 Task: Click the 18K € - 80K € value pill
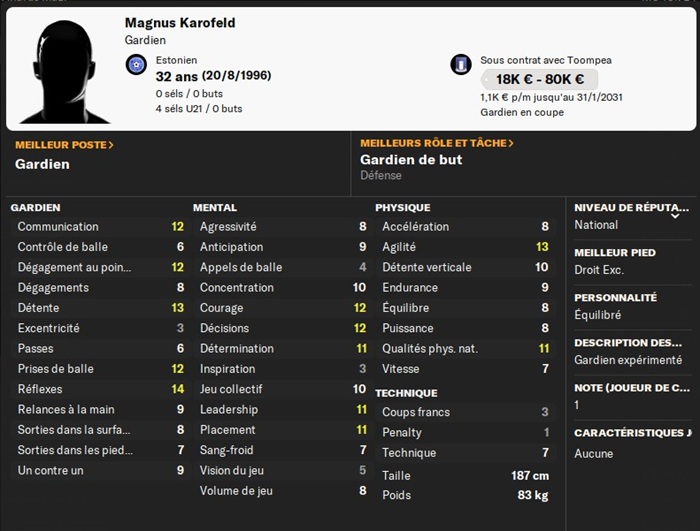coord(539,80)
